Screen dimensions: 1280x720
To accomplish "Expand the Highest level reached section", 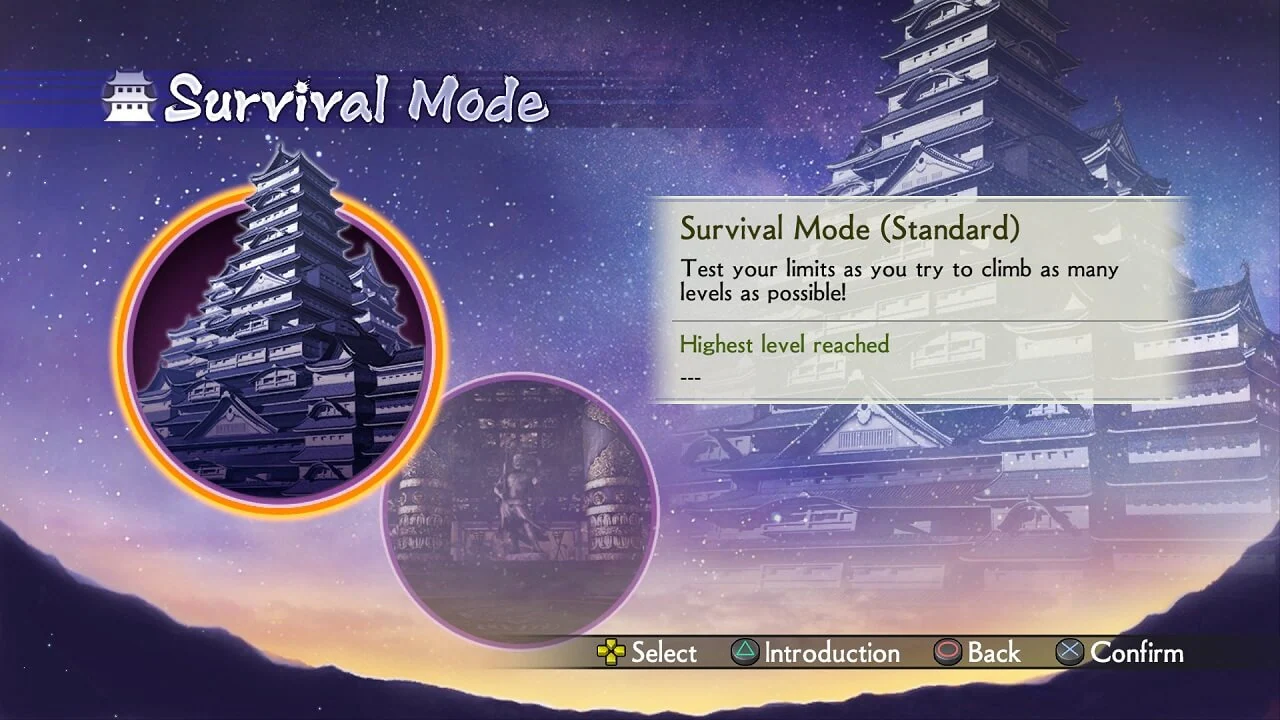I will click(x=784, y=344).
